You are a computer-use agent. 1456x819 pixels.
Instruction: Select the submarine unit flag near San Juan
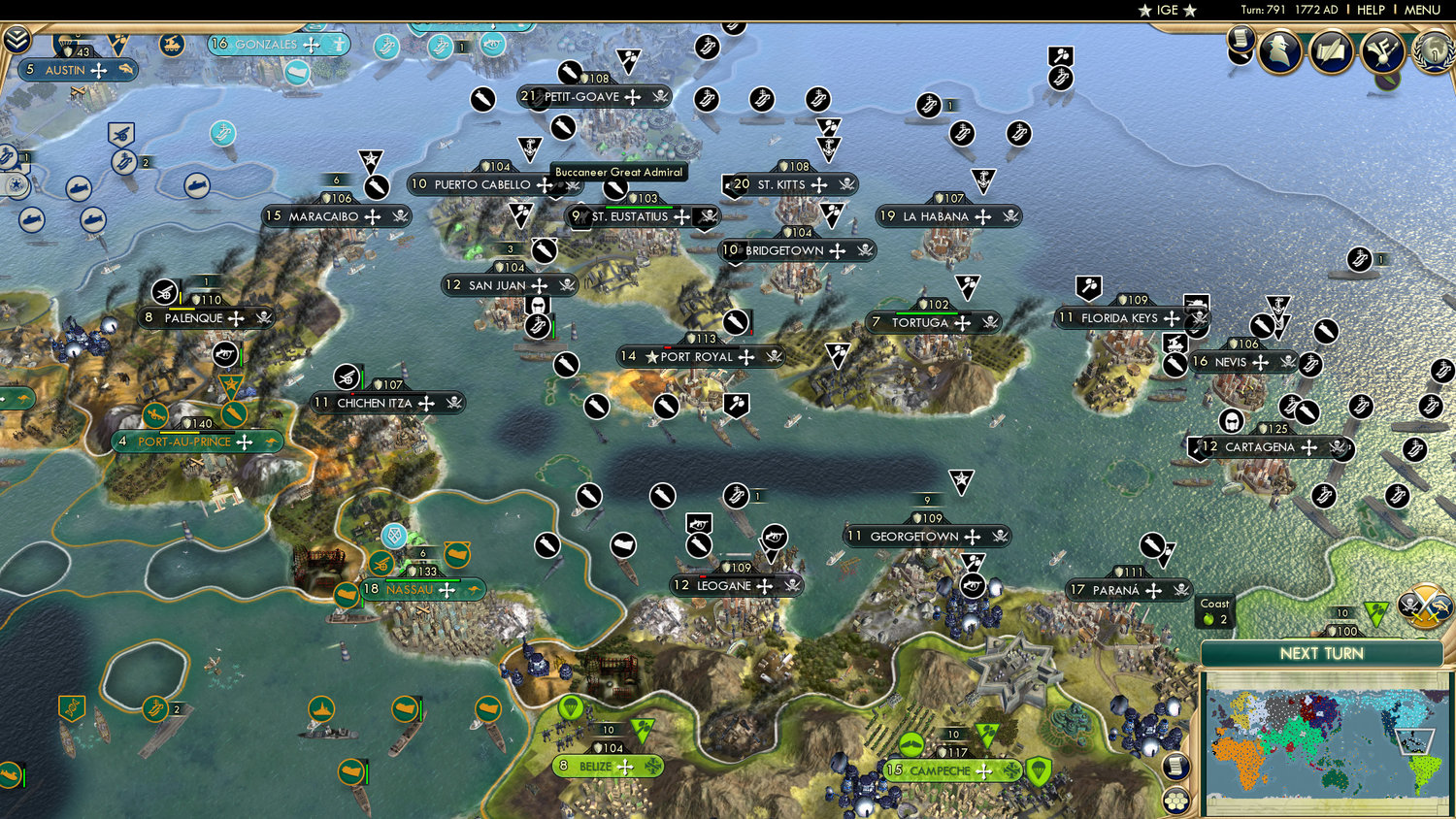pos(537,324)
